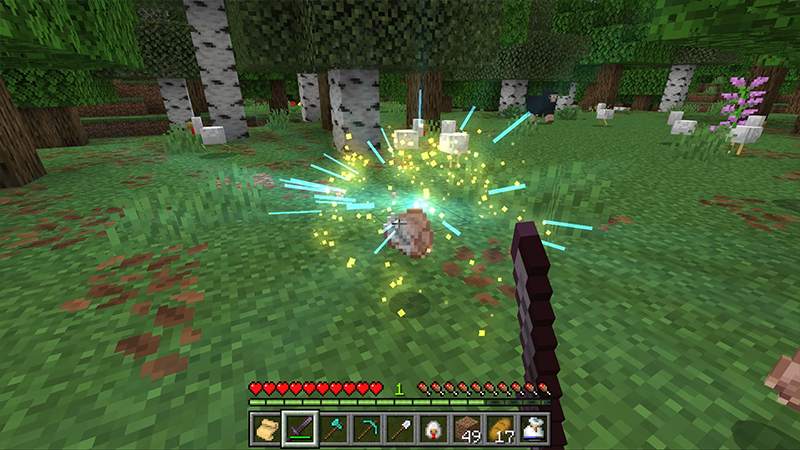Choose the netherite sword slot
This screenshot has height=450, width=800.
pyautogui.click(x=299, y=427)
